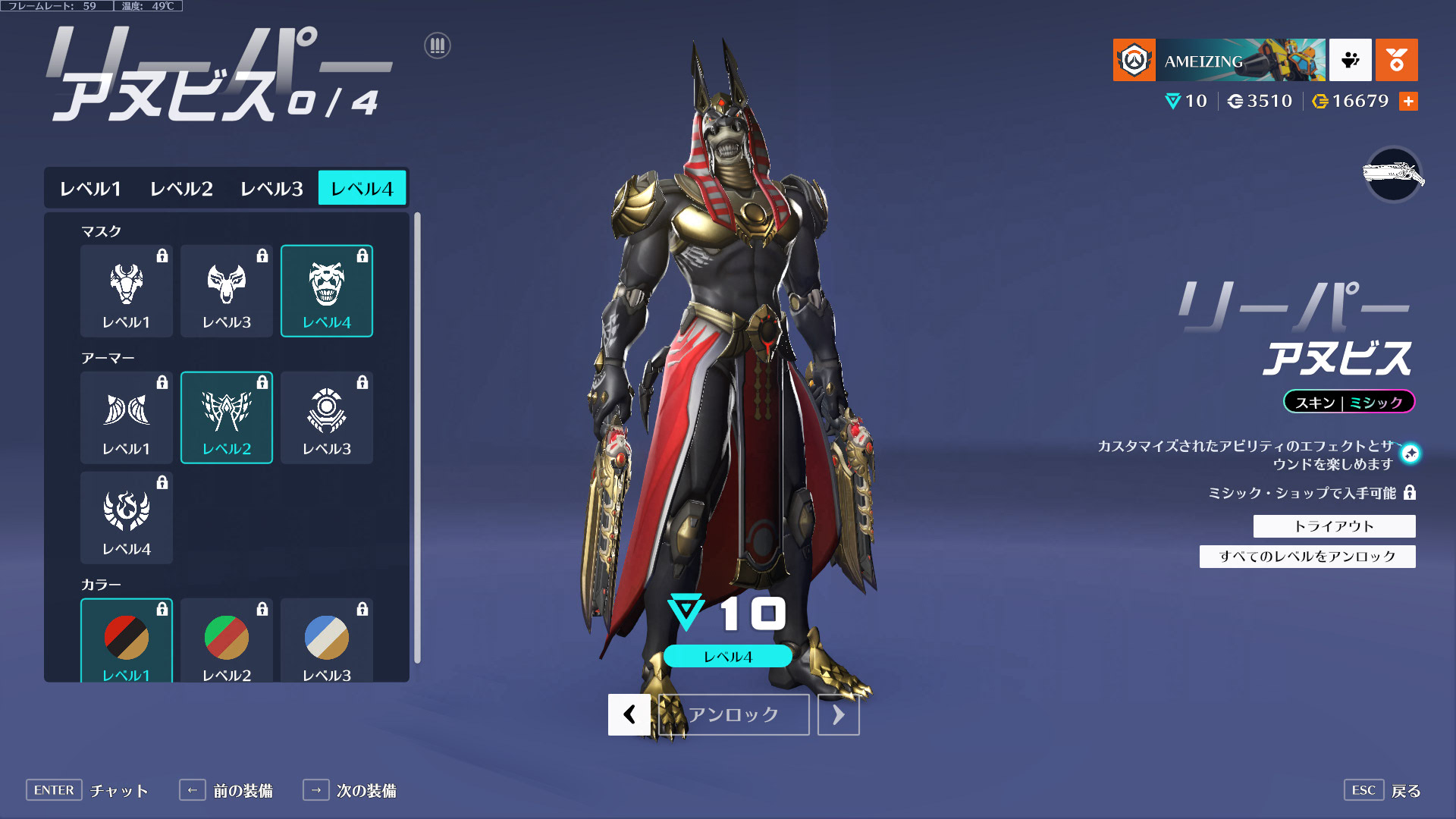This screenshot has height=819, width=1456.
Task: Select the レベル4 armor tile
Action: pos(127,517)
